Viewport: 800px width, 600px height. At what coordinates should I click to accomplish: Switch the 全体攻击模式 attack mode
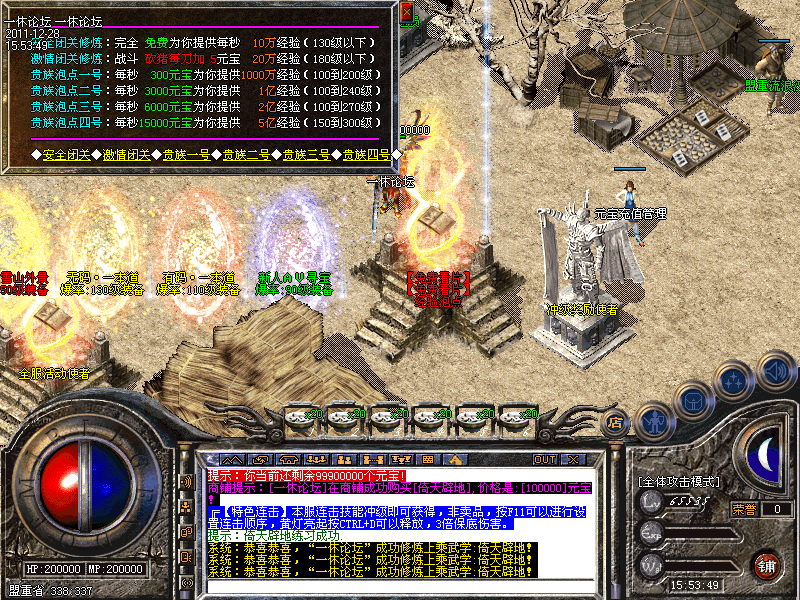pos(678,482)
